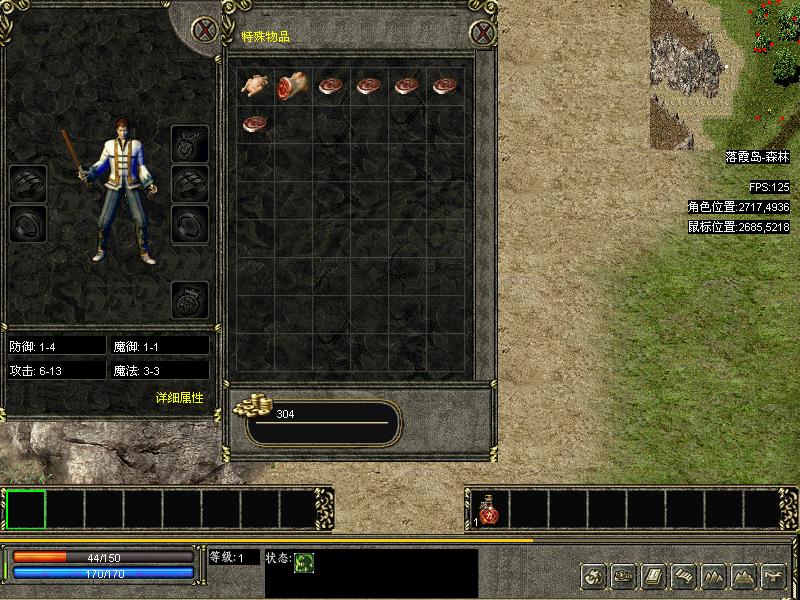Open the scroll icon menu button

pos(683,576)
